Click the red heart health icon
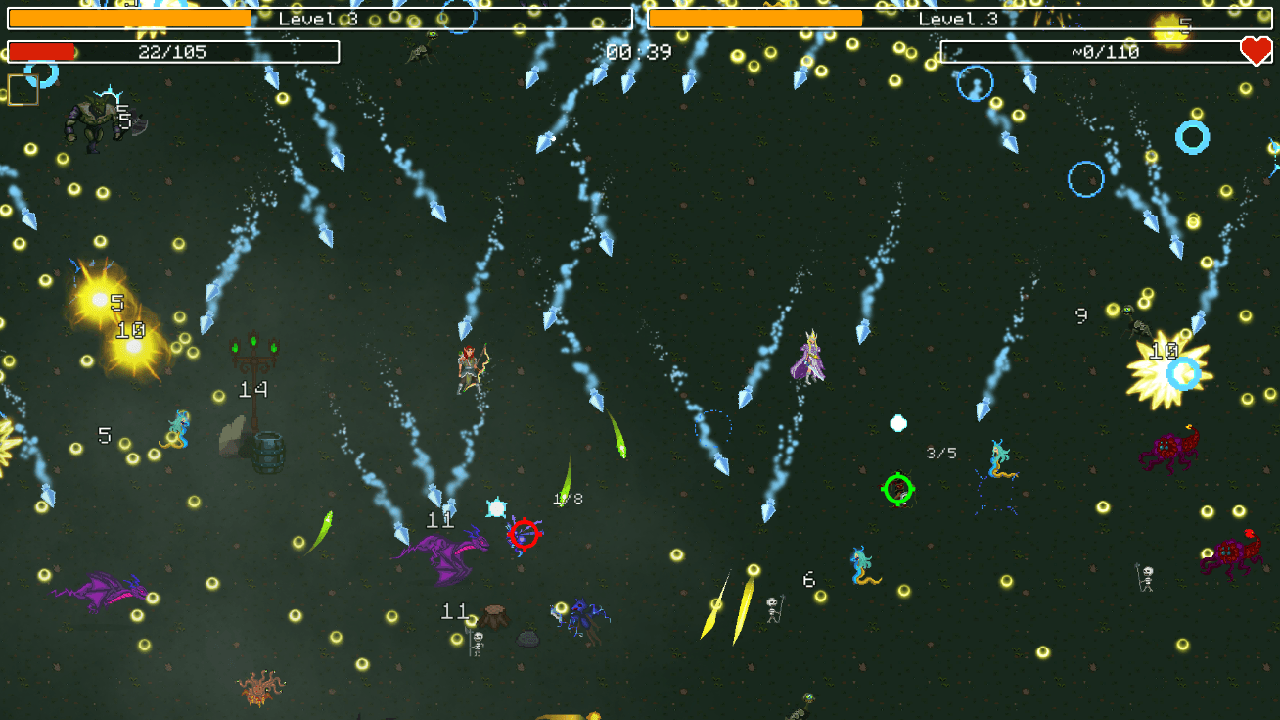1280x720 pixels. [1254, 52]
